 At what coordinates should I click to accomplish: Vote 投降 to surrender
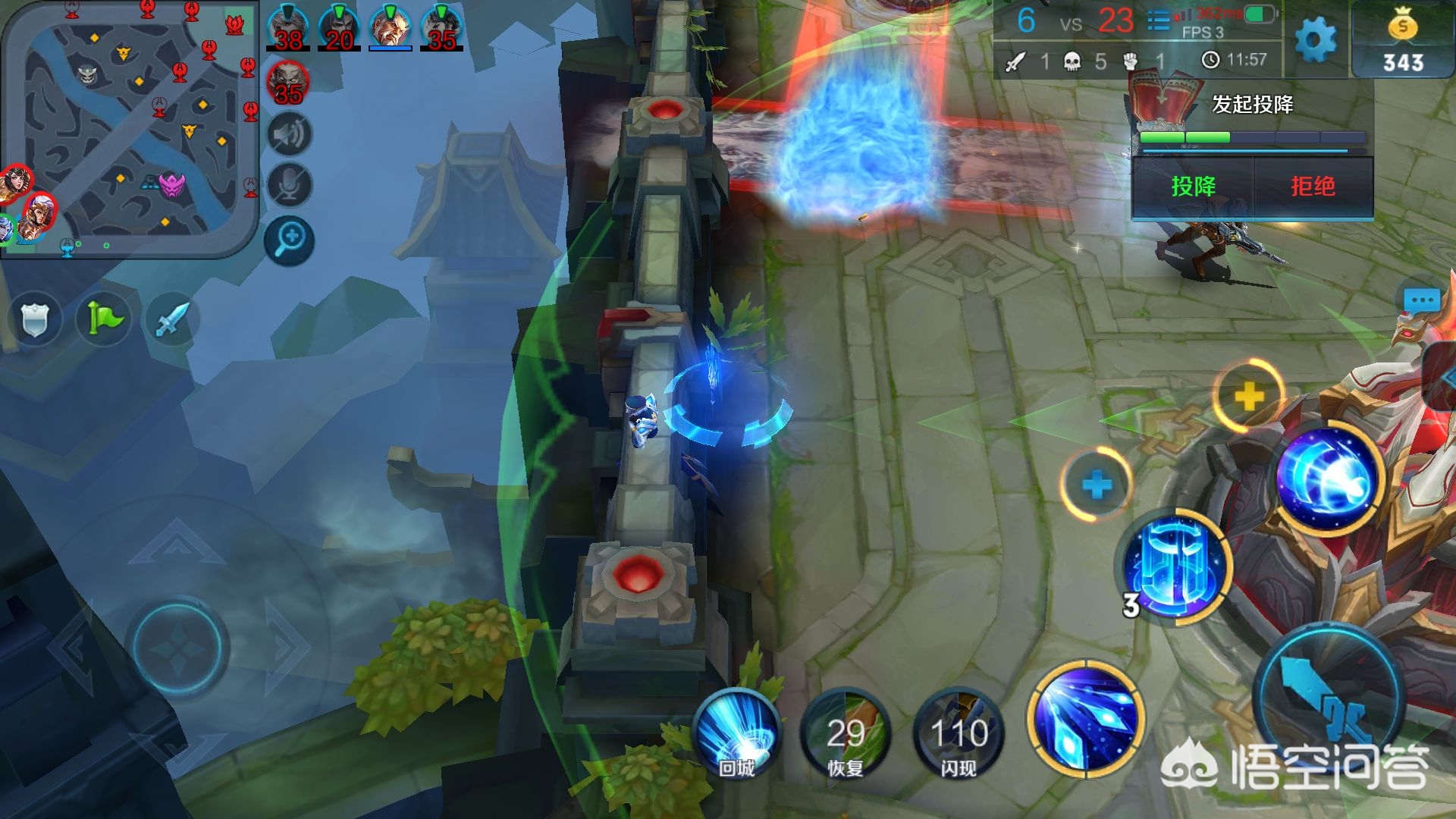1193,187
